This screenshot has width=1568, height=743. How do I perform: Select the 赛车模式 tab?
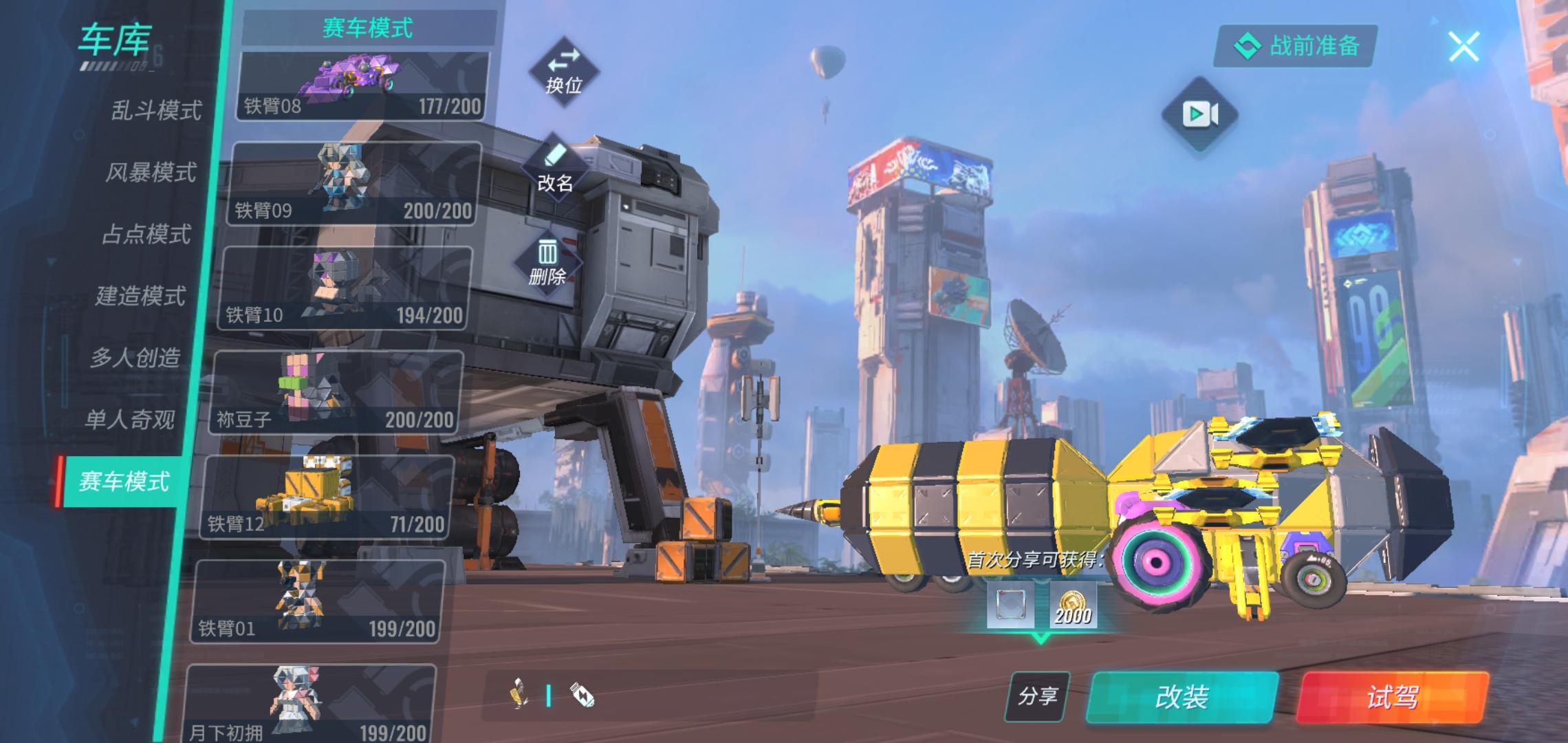[x=124, y=482]
